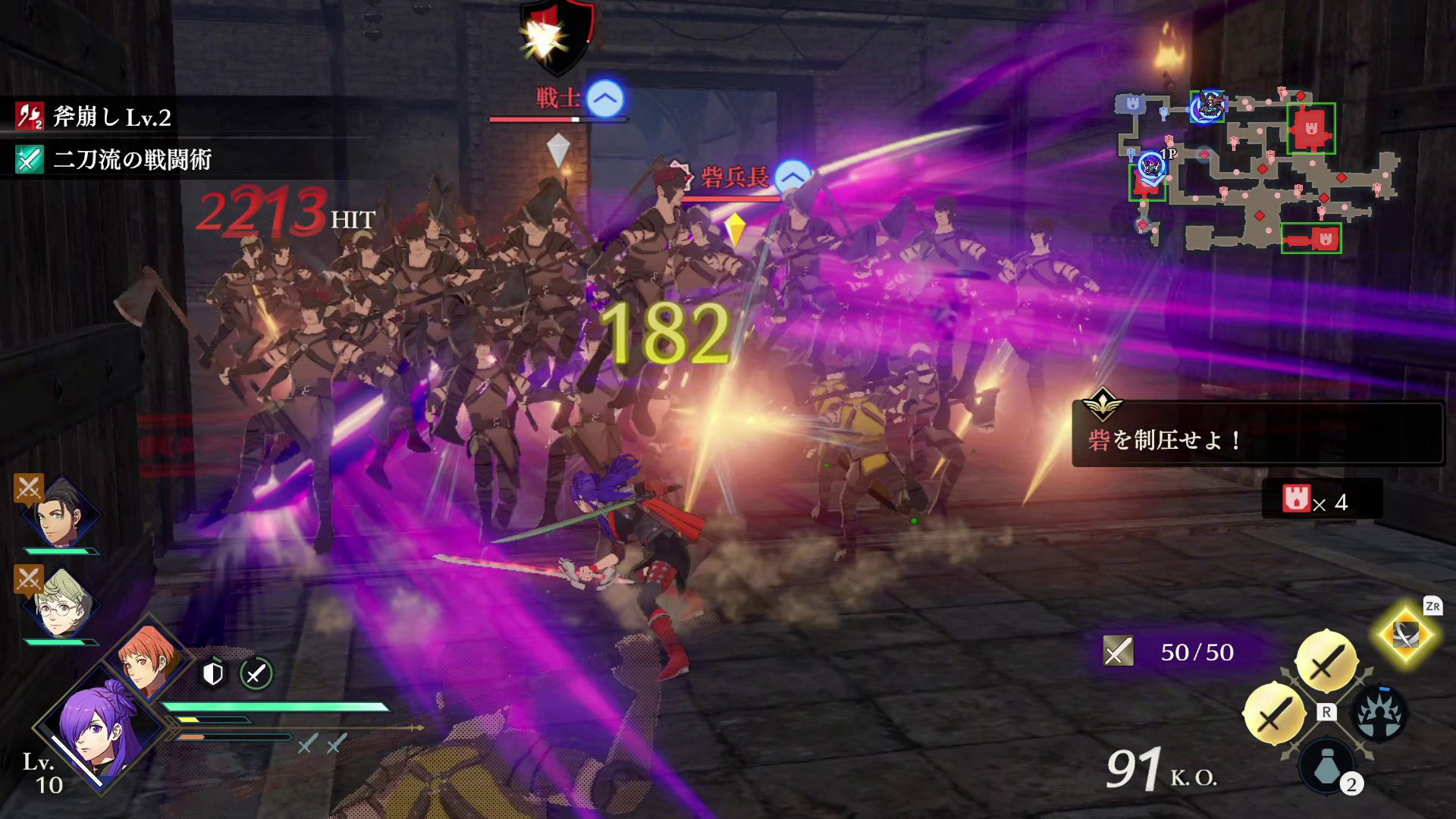
Task: Click the Axebreaker Lv.2 skill entry
Action: pyautogui.click(x=95, y=117)
